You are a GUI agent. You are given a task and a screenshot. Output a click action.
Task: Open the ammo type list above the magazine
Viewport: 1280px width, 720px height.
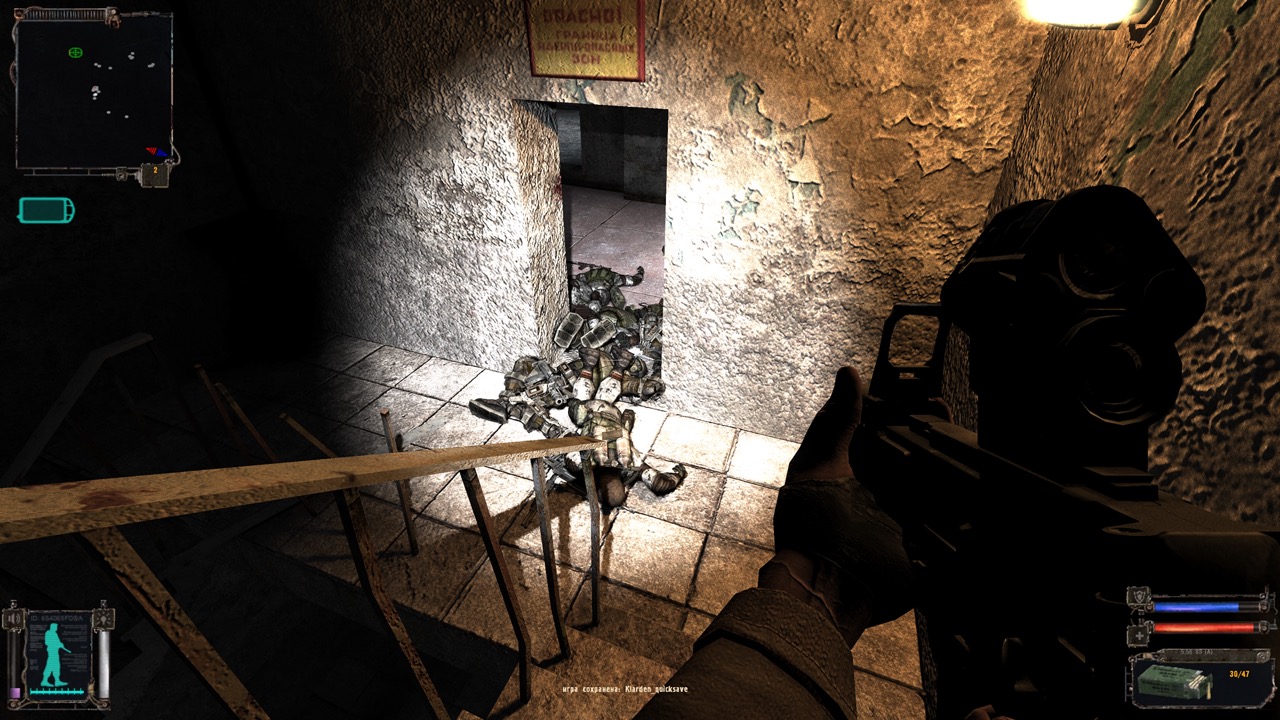tap(1197, 652)
